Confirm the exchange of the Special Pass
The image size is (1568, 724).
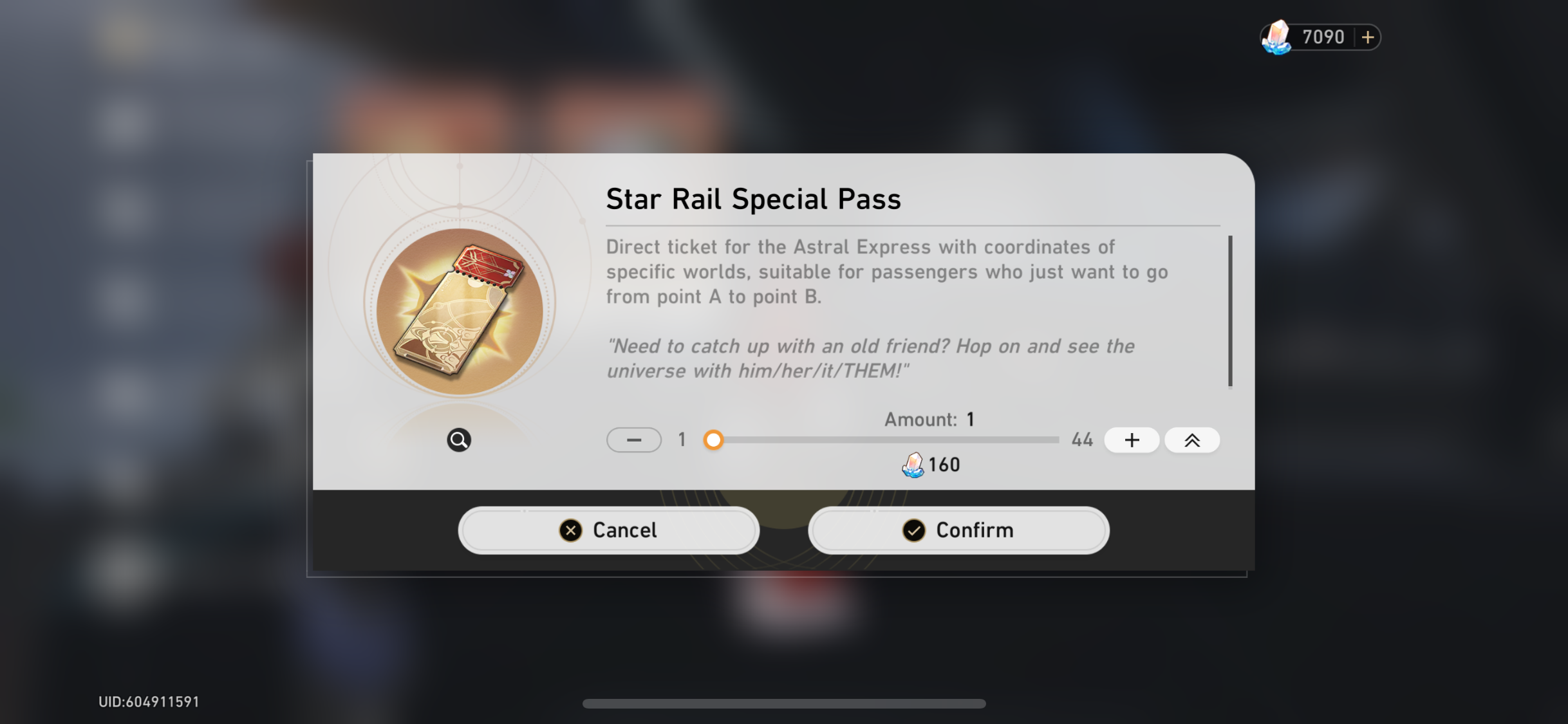point(958,530)
